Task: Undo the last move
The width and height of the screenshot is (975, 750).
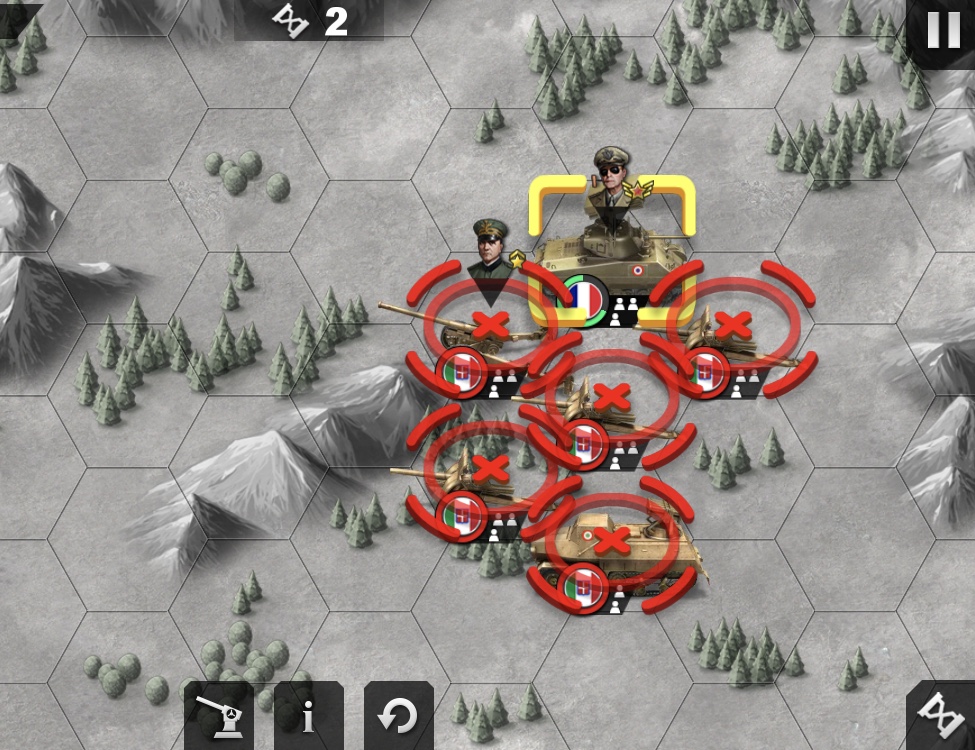Action: 398,716
